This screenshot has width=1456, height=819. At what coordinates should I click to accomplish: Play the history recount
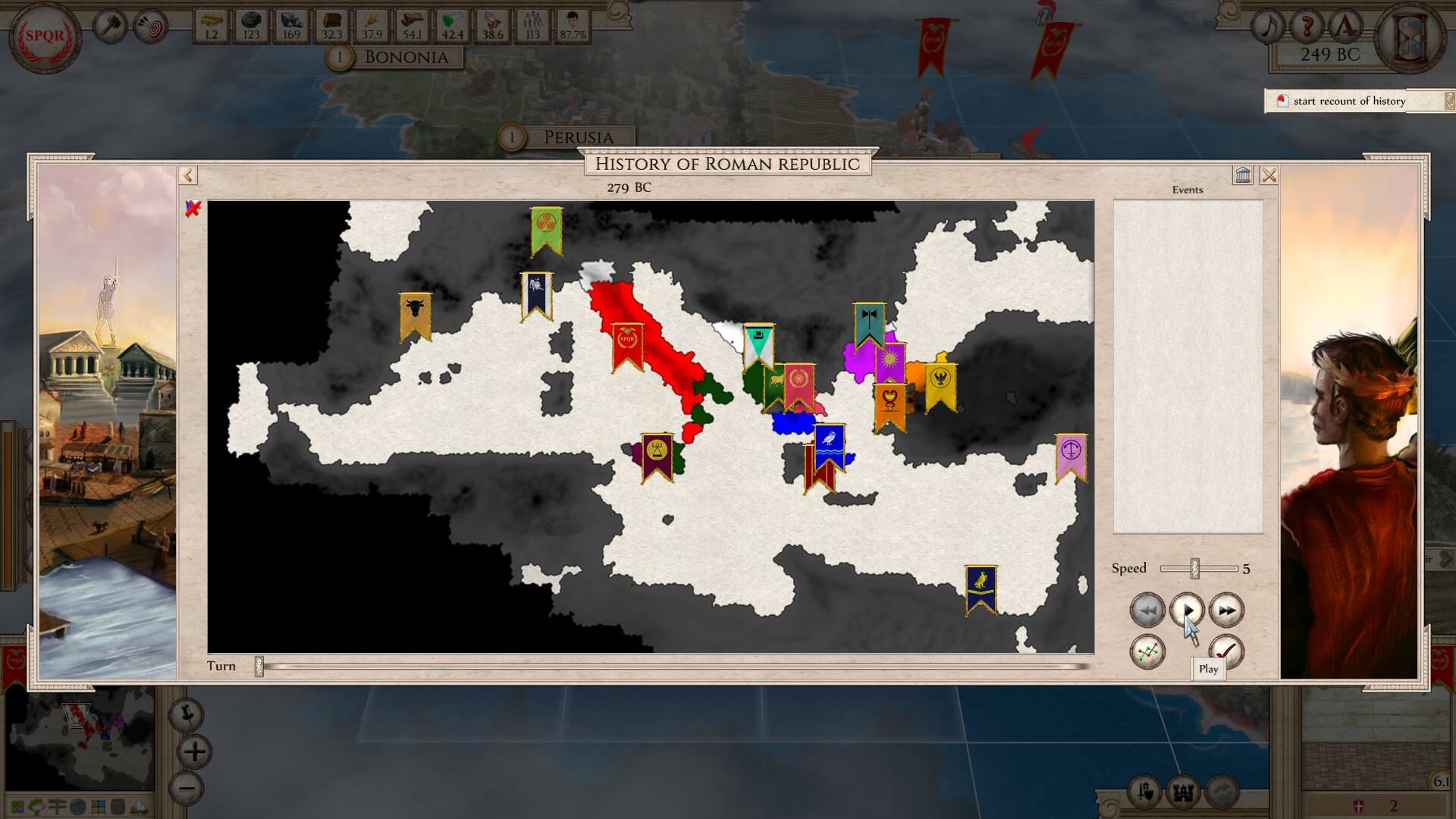point(1187,610)
